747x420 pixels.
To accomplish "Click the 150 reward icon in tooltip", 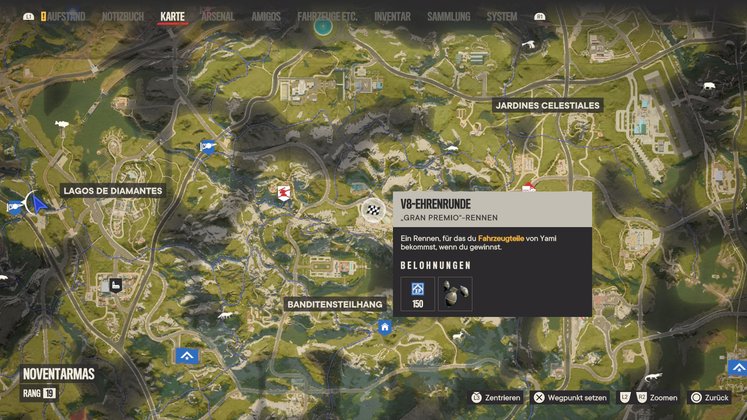I will click(x=417, y=294).
